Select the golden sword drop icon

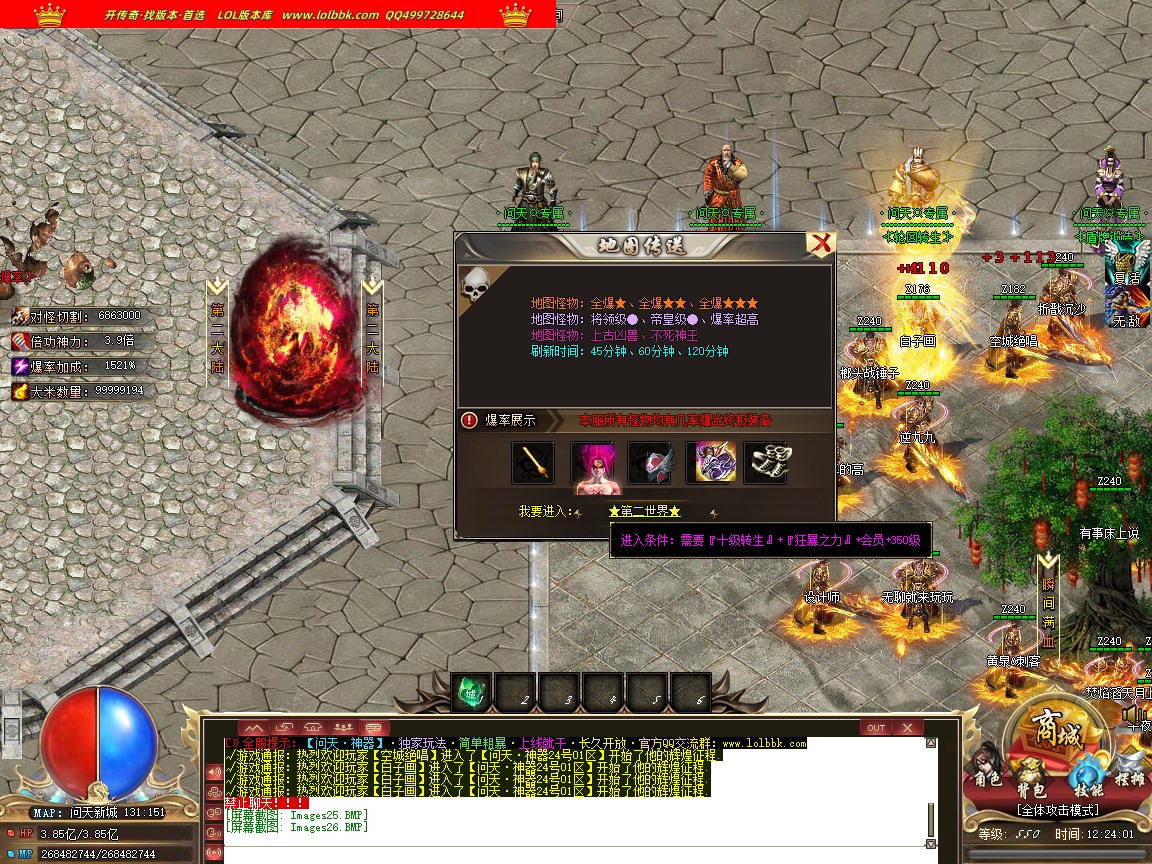tap(532, 462)
